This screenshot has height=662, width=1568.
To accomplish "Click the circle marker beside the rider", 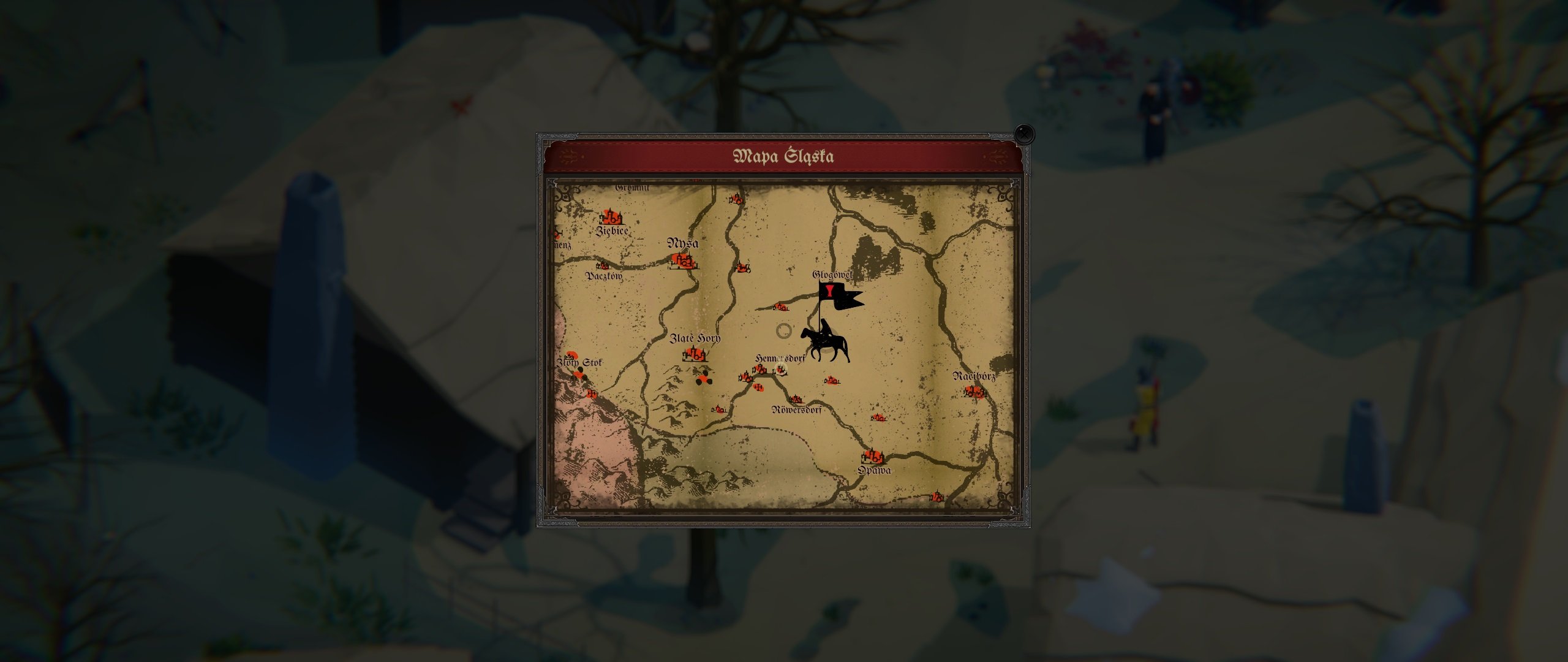I will 785,331.
